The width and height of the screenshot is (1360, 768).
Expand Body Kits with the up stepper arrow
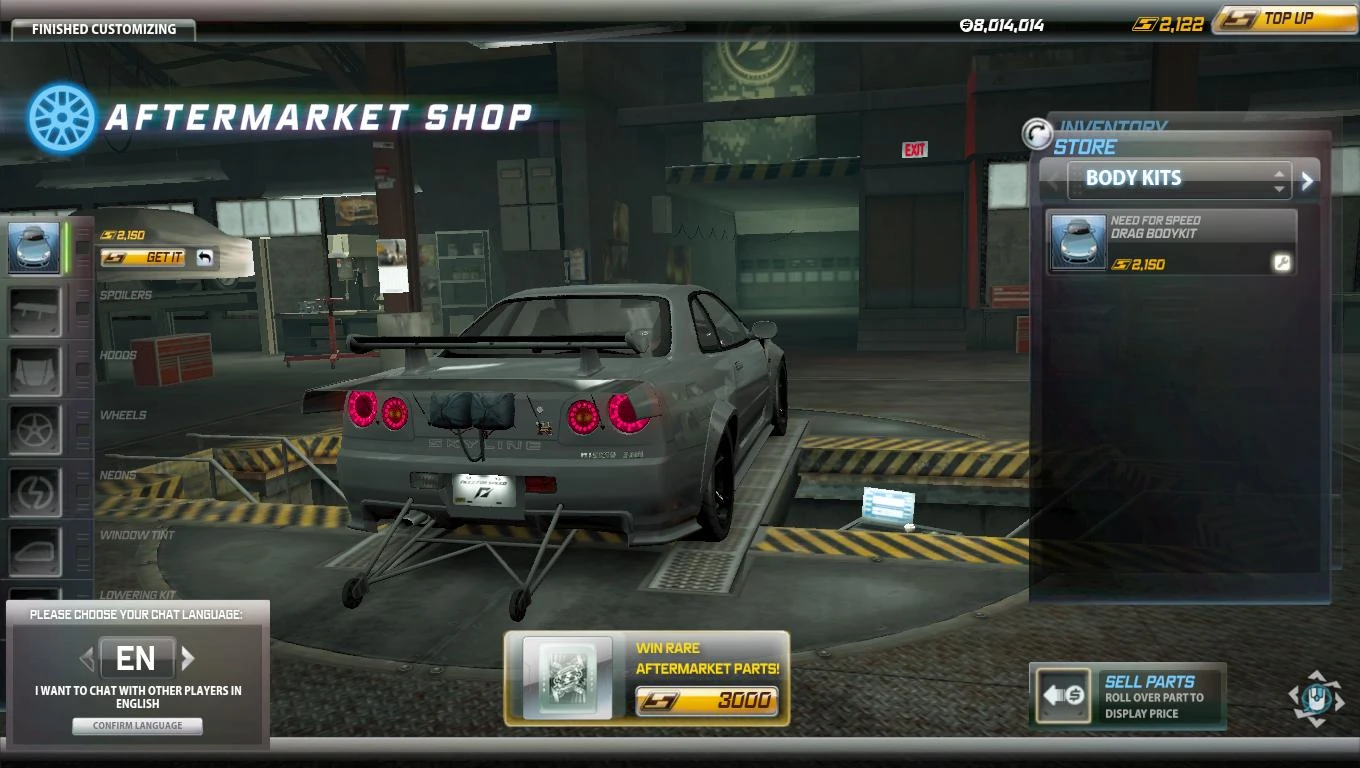(1279, 173)
